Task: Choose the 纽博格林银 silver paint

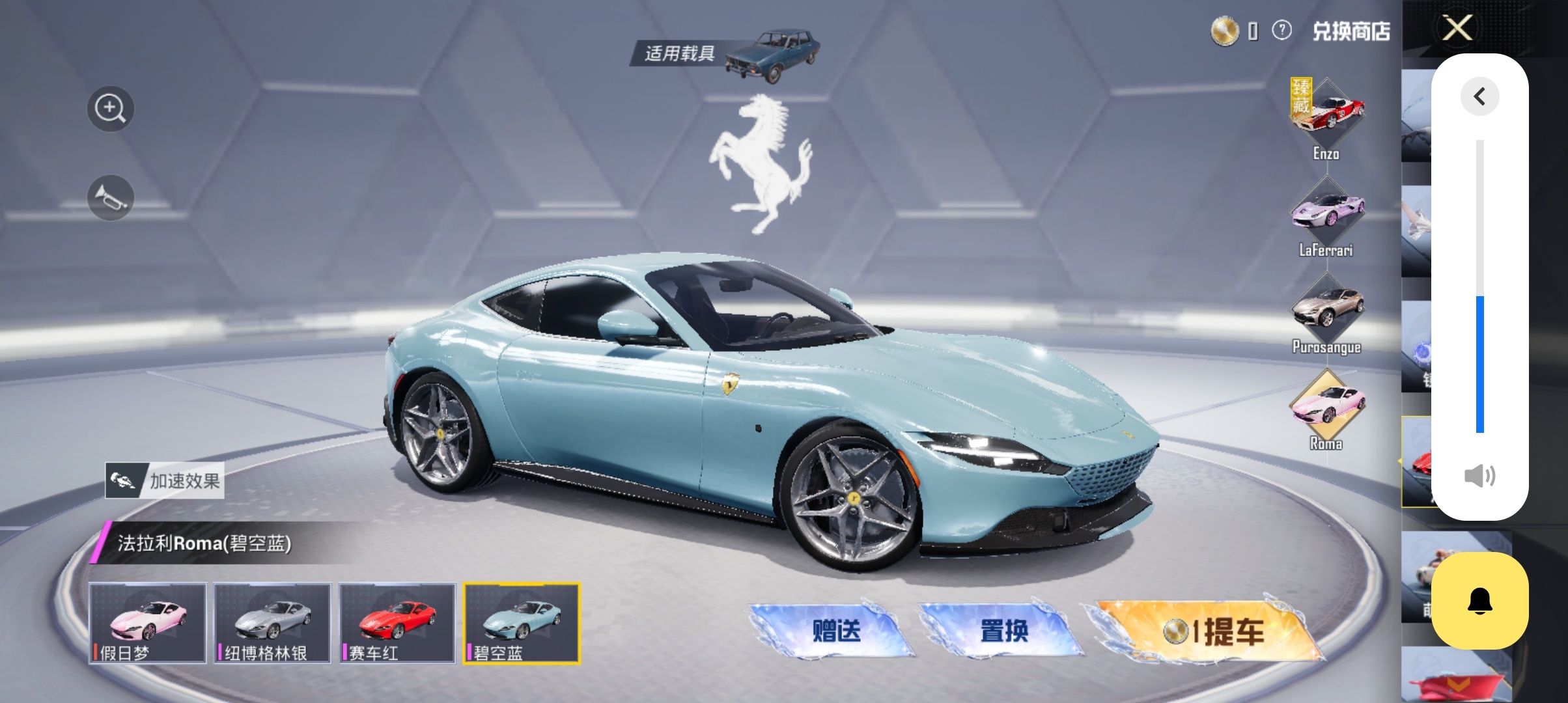Action: pyautogui.click(x=273, y=623)
